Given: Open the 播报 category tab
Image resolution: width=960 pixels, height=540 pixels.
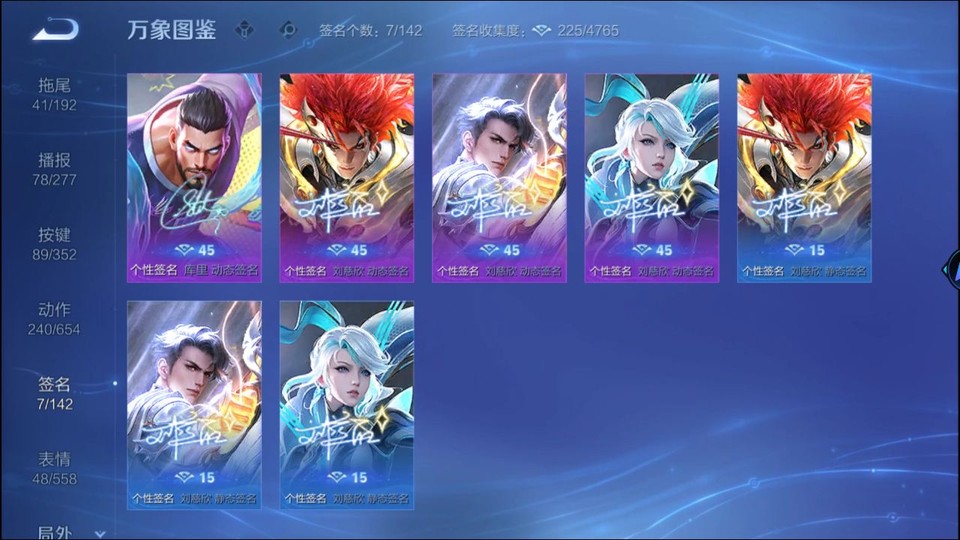Looking at the screenshot, I should click(x=55, y=168).
